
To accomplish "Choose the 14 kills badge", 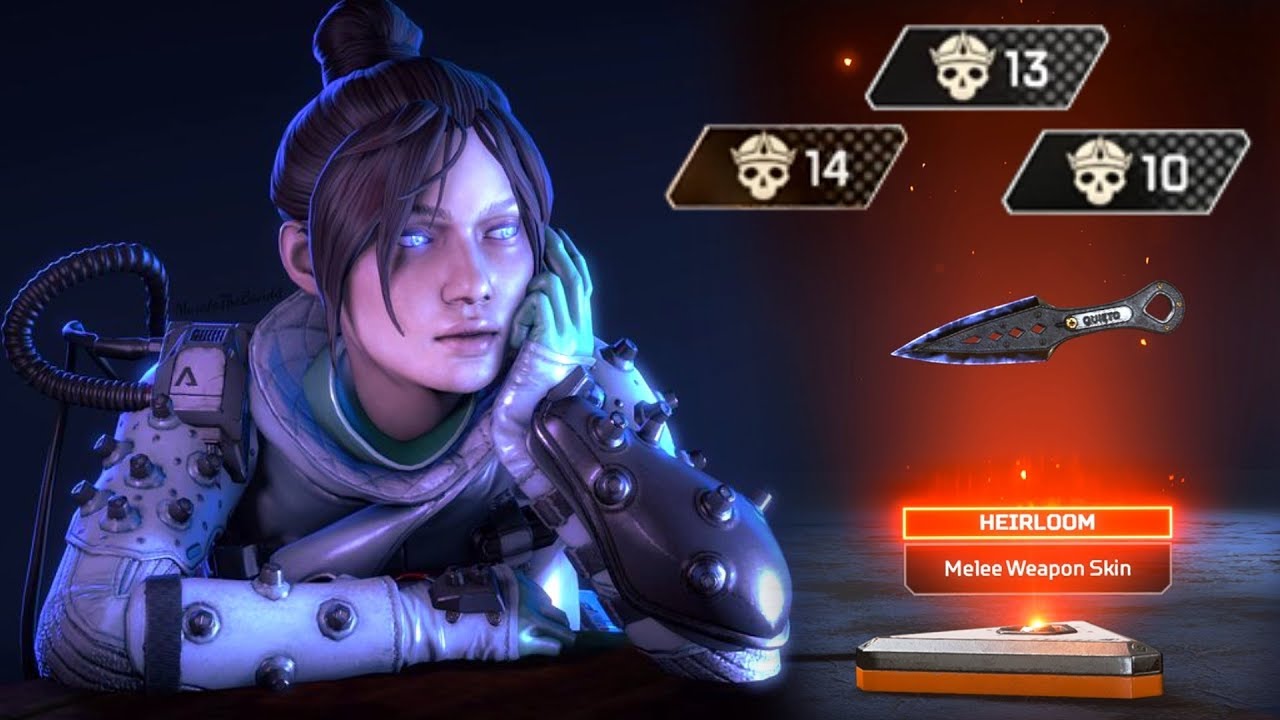I will pyautogui.click(x=787, y=167).
